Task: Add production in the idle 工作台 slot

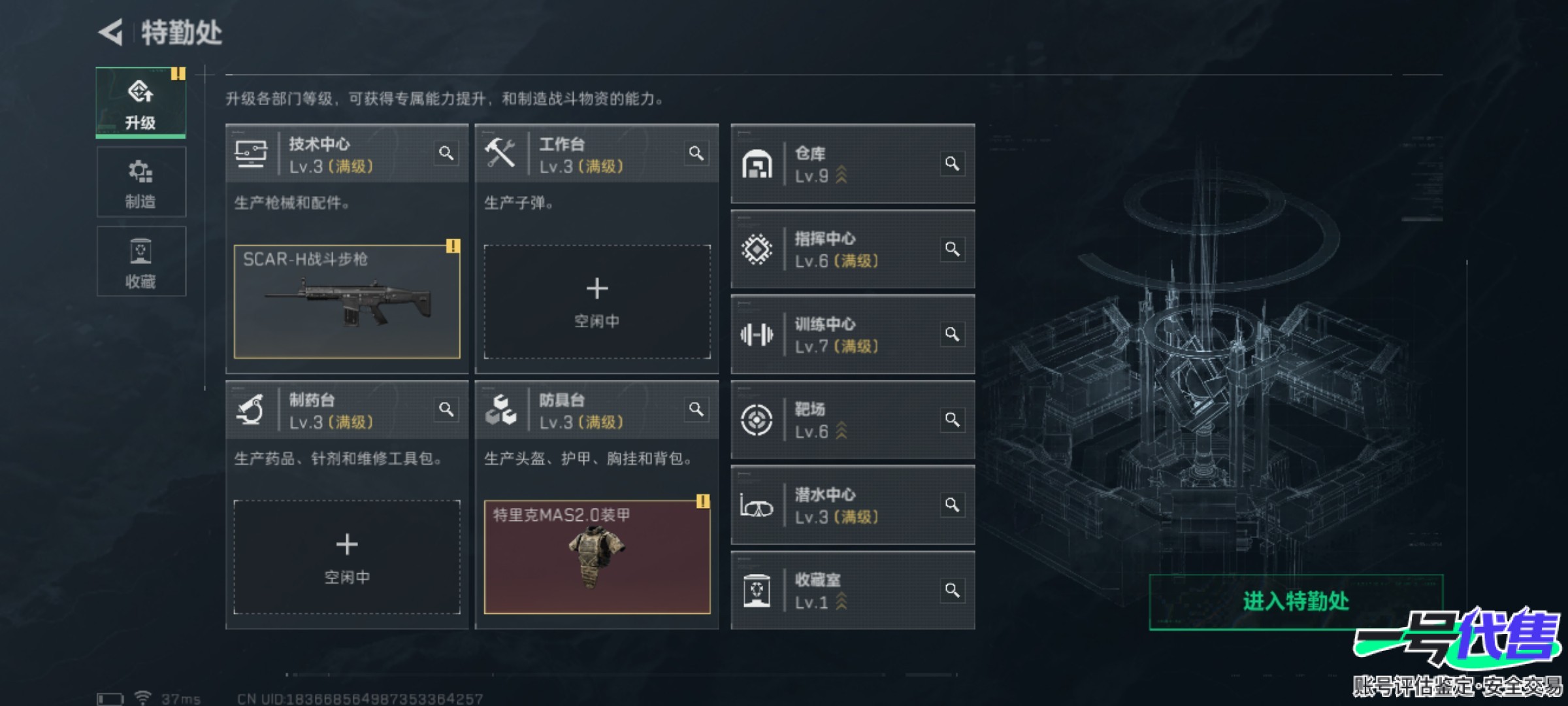Action: tap(596, 302)
